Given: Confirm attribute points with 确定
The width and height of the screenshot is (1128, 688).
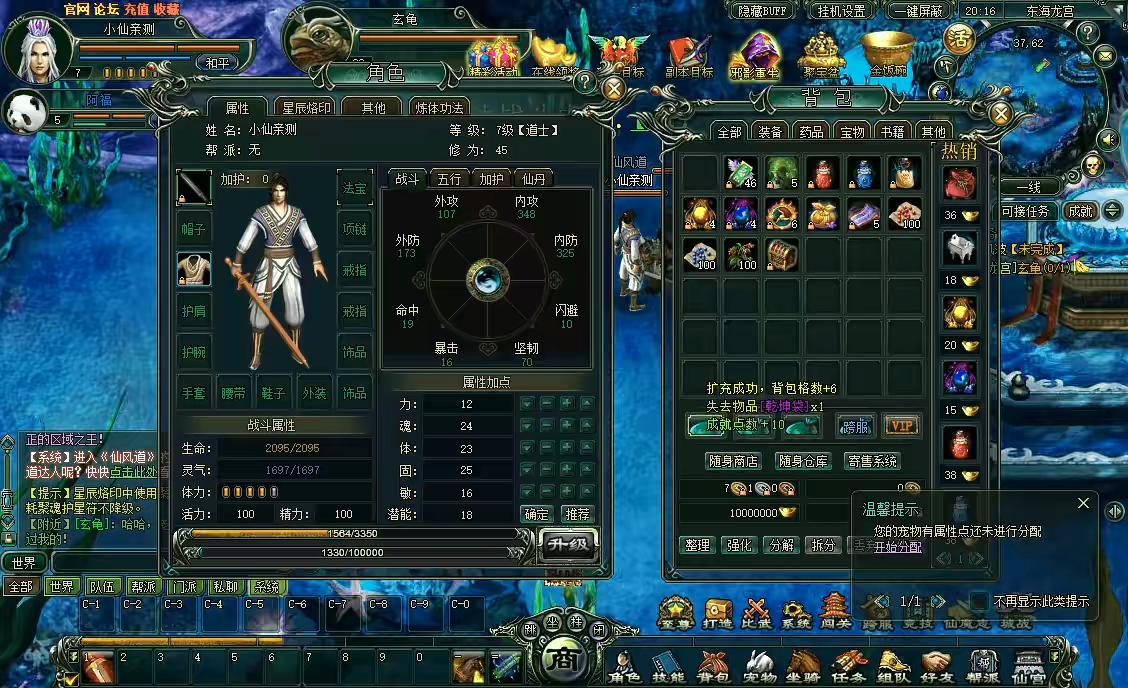Looking at the screenshot, I should point(537,514).
